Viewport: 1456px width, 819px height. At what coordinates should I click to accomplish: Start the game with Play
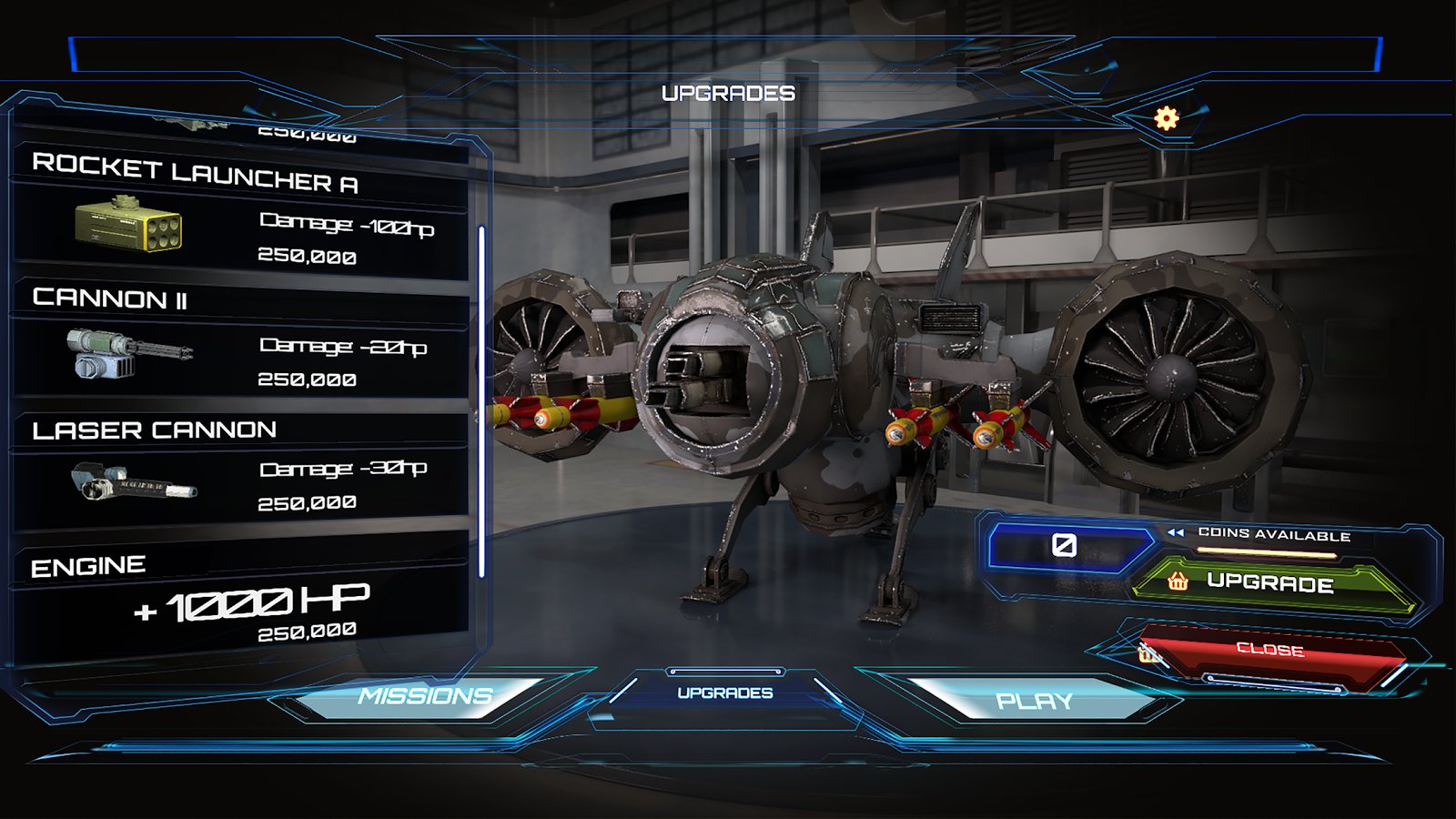(x=1035, y=701)
